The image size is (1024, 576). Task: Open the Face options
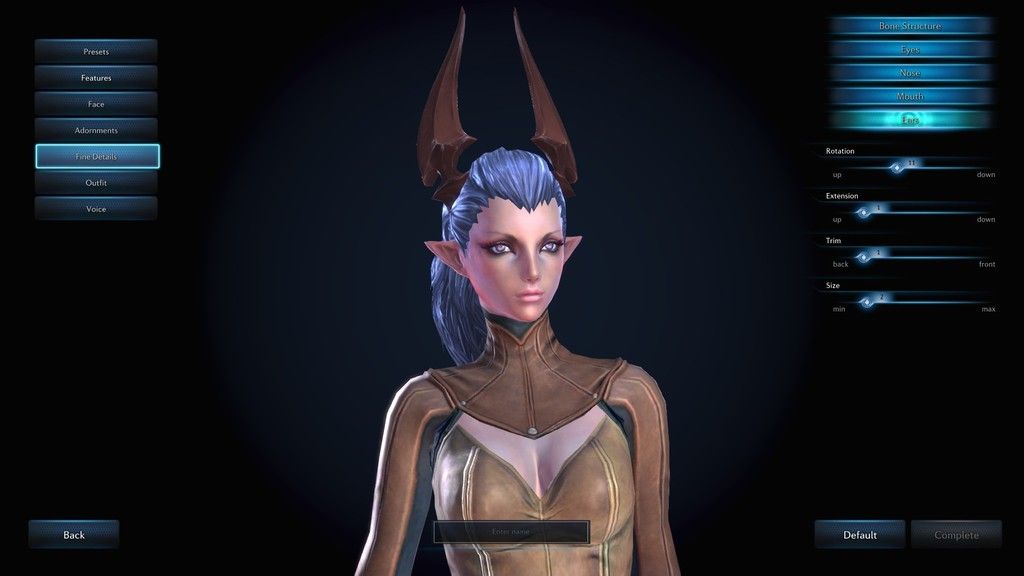point(96,104)
